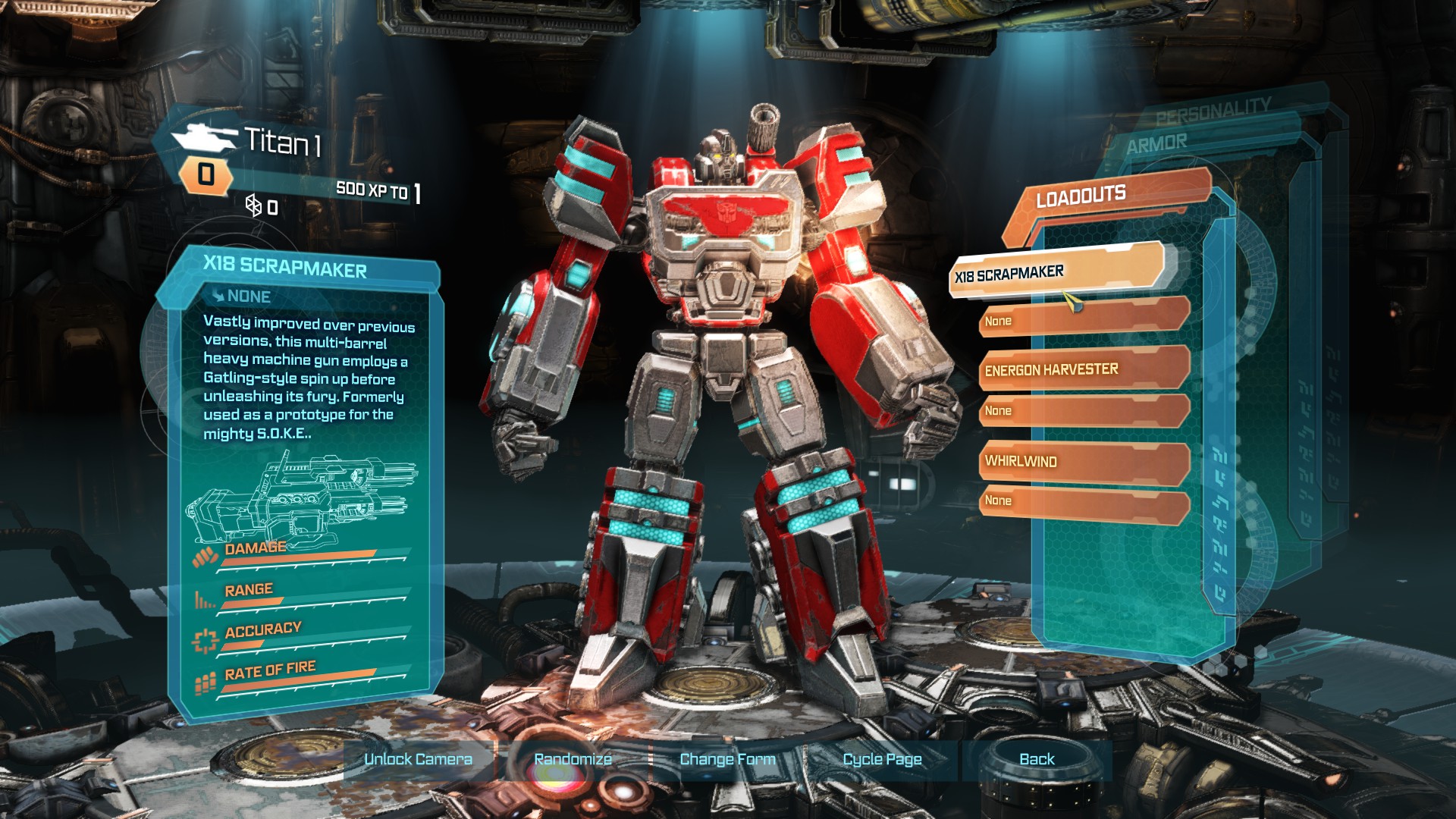Open the Personality tab
Viewport: 1456px width, 819px height.
tap(1213, 111)
